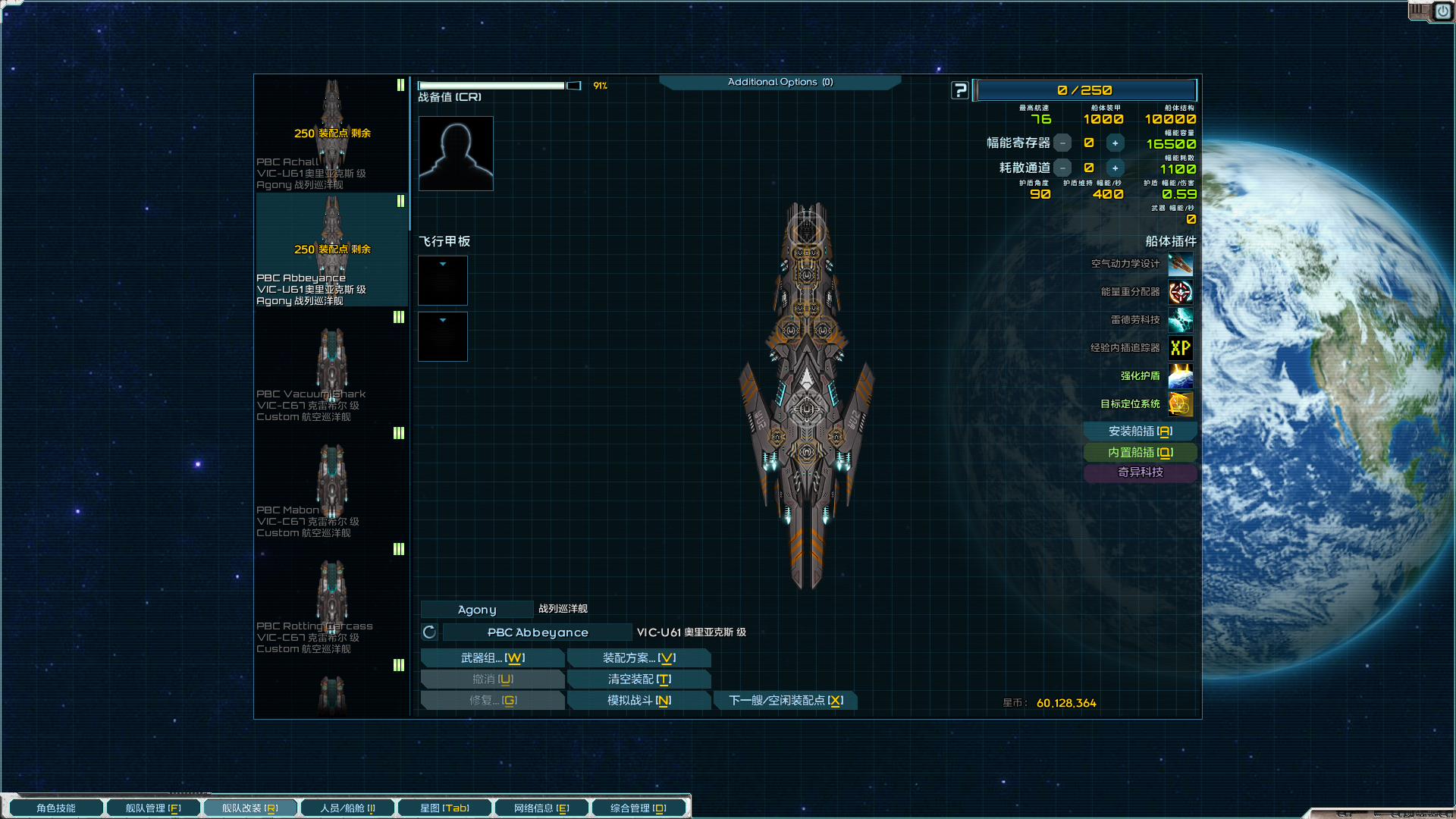Open the 内置船插 built-in hullmods
The image size is (1456, 819).
coord(1140,453)
